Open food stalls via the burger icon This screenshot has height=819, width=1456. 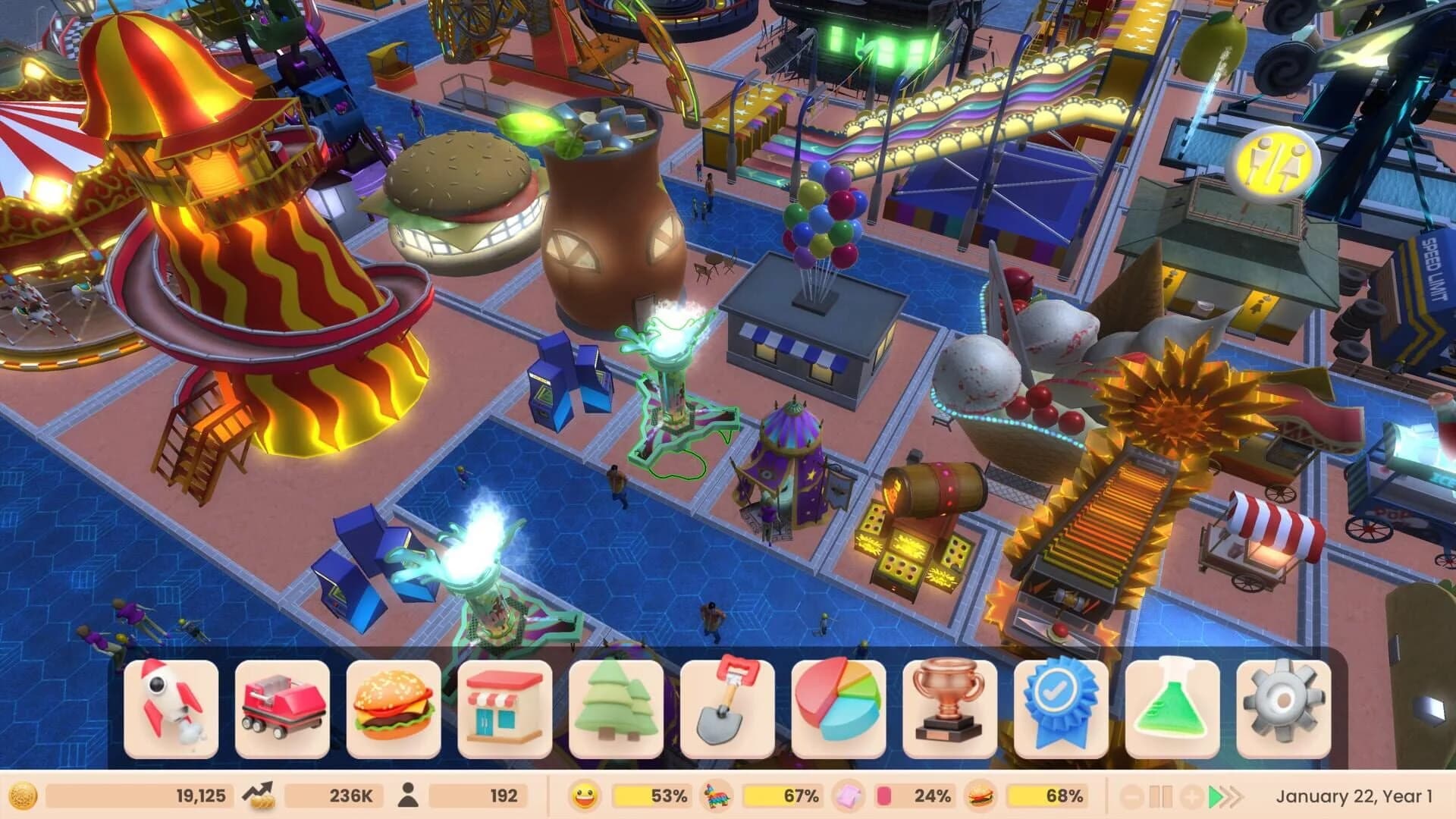[x=391, y=708]
